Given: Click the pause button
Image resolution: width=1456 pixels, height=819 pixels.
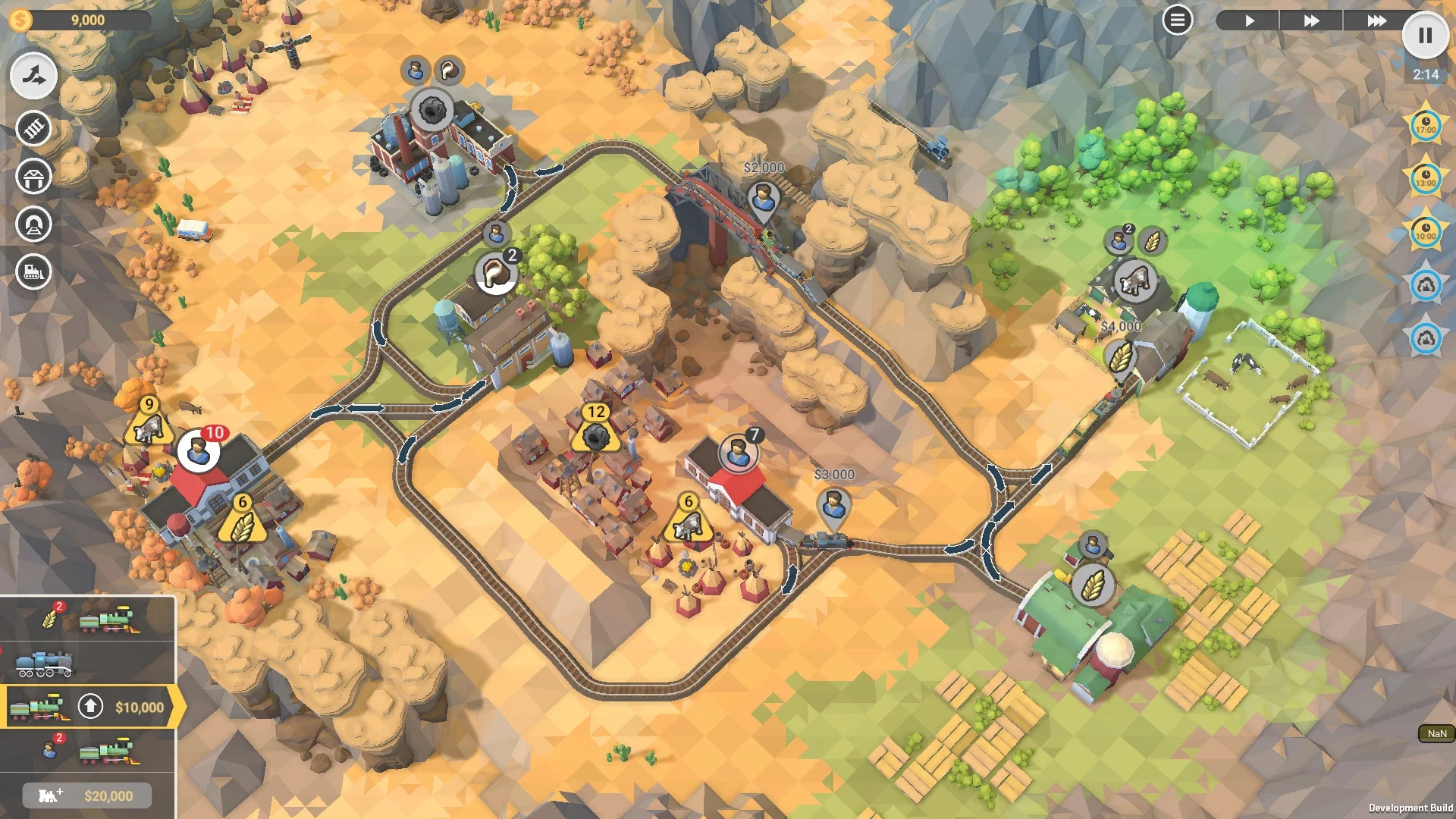Looking at the screenshot, I should [x=1425, y=35].
